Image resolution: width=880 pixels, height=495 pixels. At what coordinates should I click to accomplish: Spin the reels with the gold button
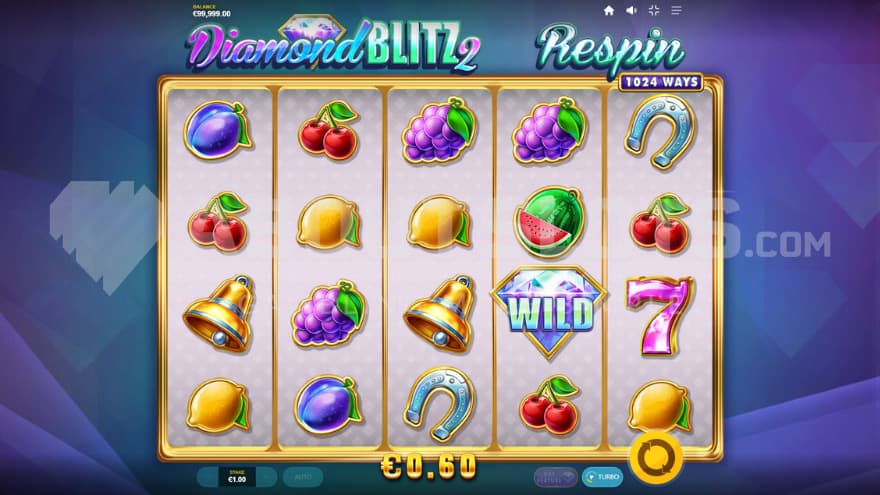point(656,459)
